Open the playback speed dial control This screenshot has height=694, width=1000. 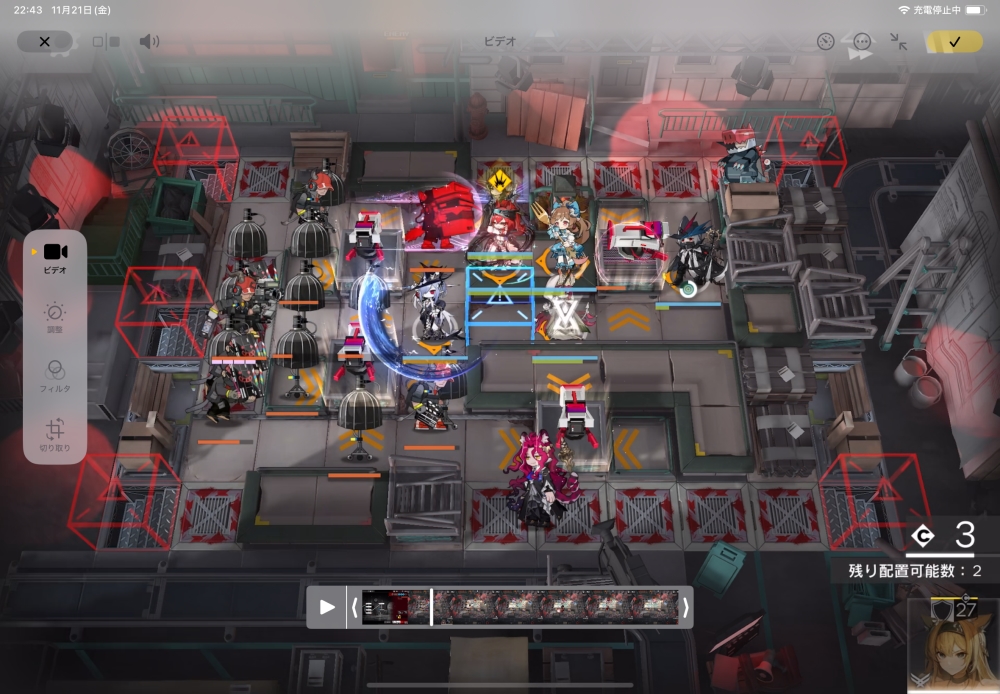point(825,42)
